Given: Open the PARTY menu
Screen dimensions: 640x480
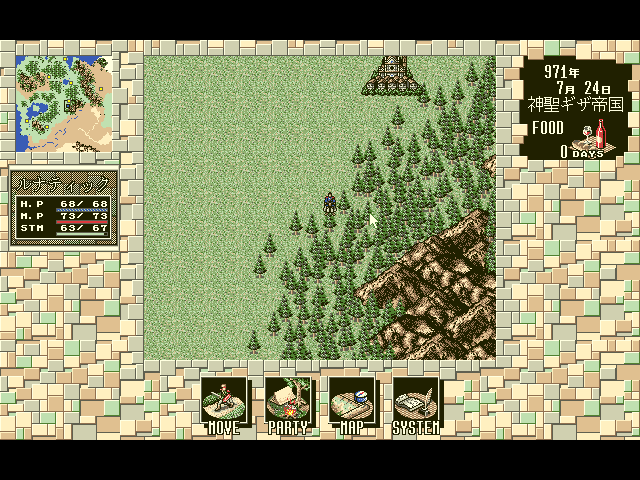Looking at the screenshot, I should [x=288, y=404].
